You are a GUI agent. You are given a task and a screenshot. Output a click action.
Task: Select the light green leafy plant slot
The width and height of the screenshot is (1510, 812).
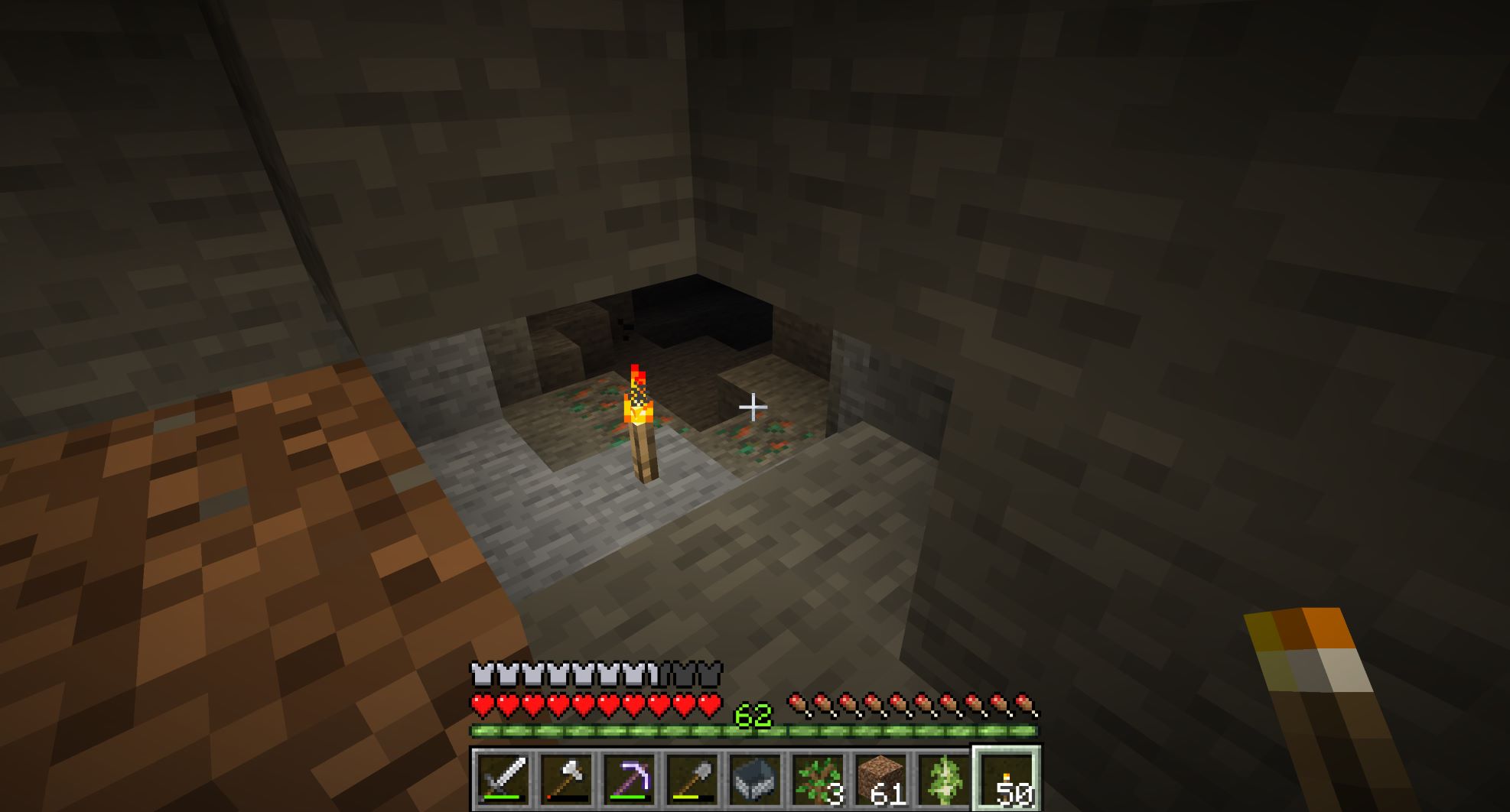(x=942, y=779)
